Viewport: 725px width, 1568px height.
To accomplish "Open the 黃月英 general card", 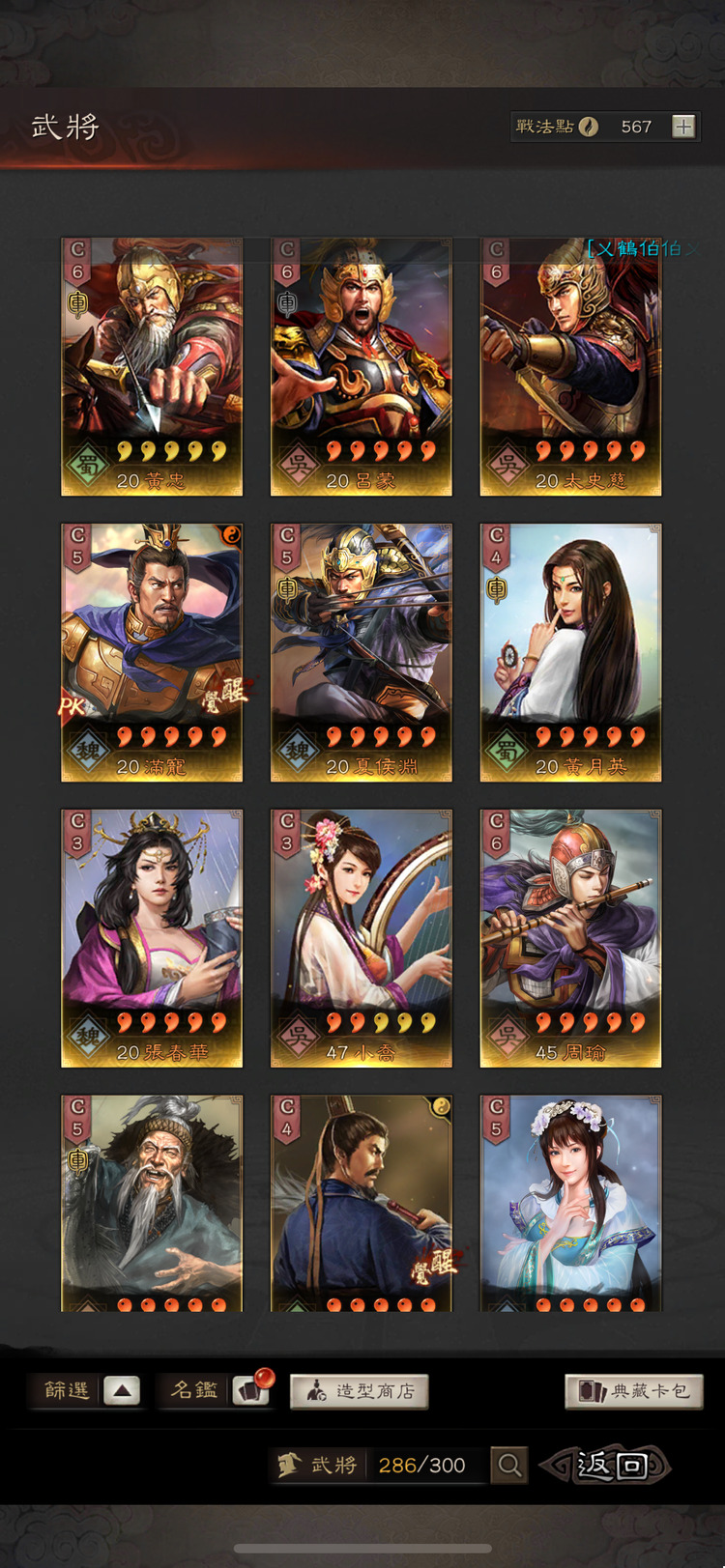I will 570,652.
